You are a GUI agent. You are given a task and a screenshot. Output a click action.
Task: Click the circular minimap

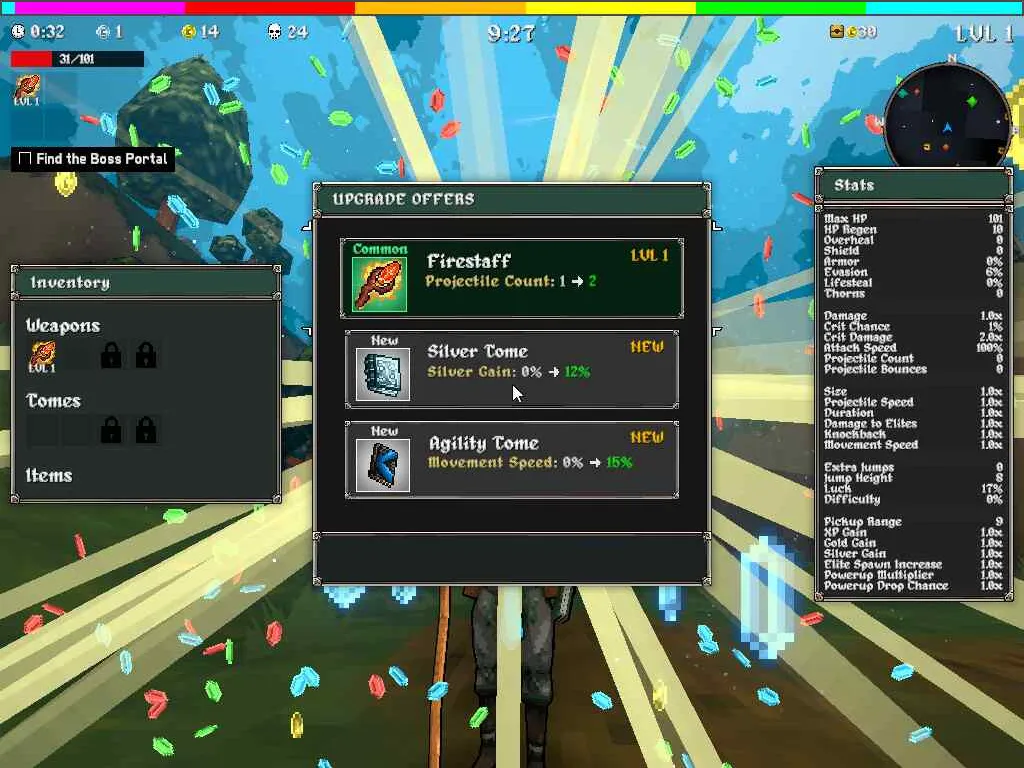(947, 116)
